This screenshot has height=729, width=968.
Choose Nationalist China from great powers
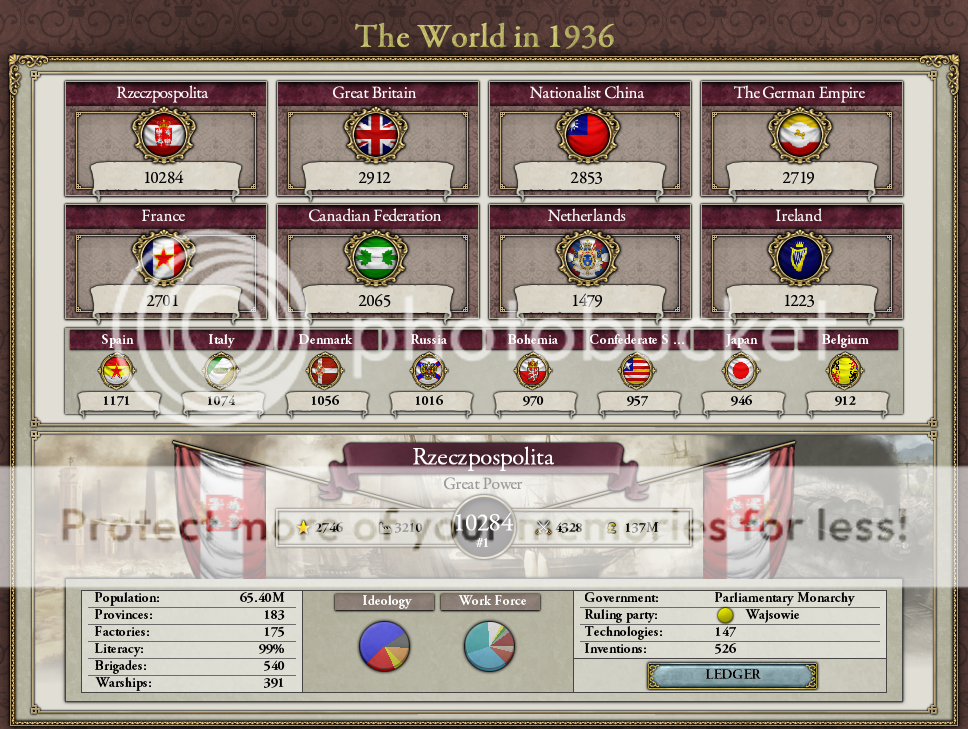[586, 135]
